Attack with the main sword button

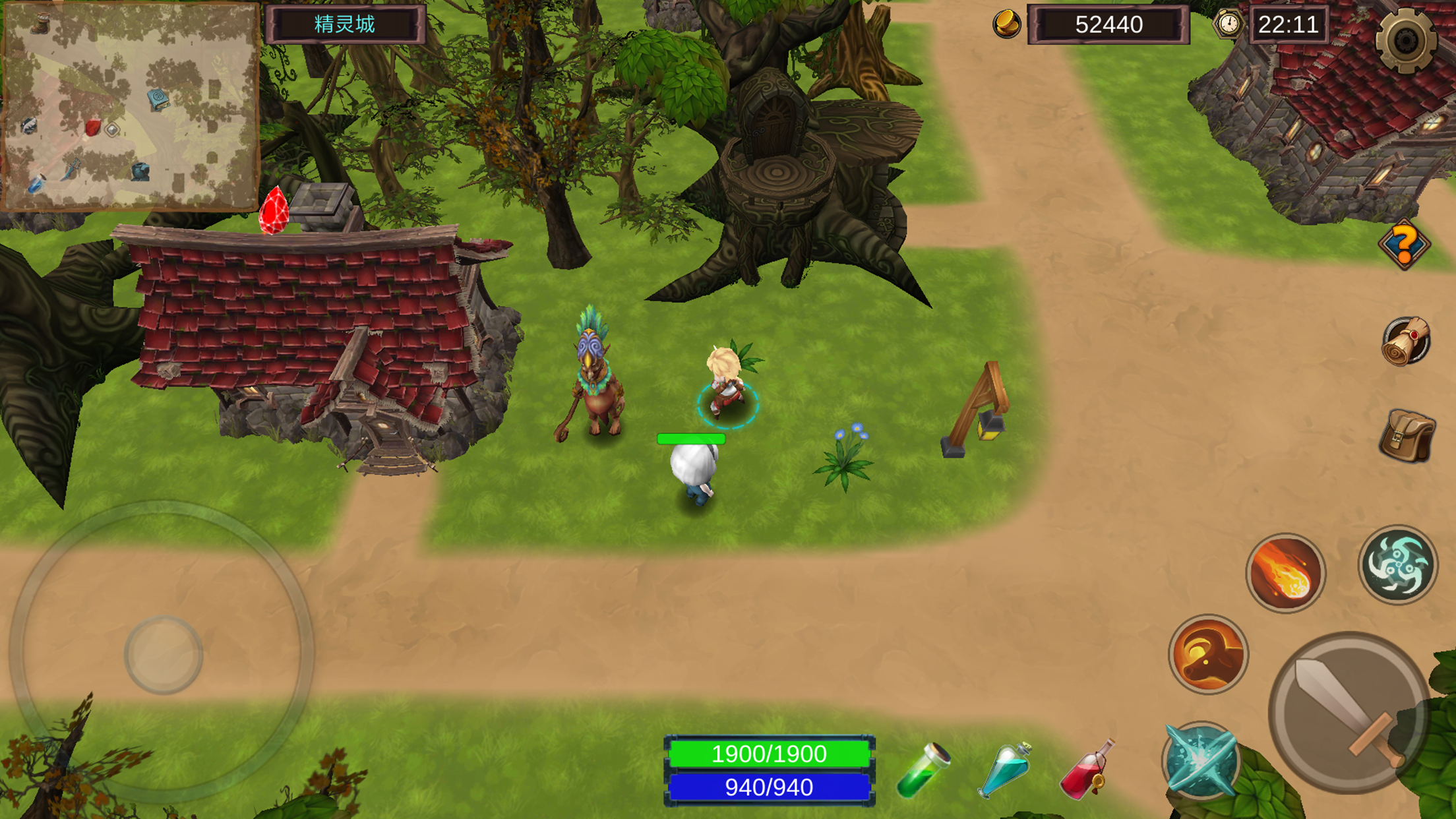click(1349, 712)
